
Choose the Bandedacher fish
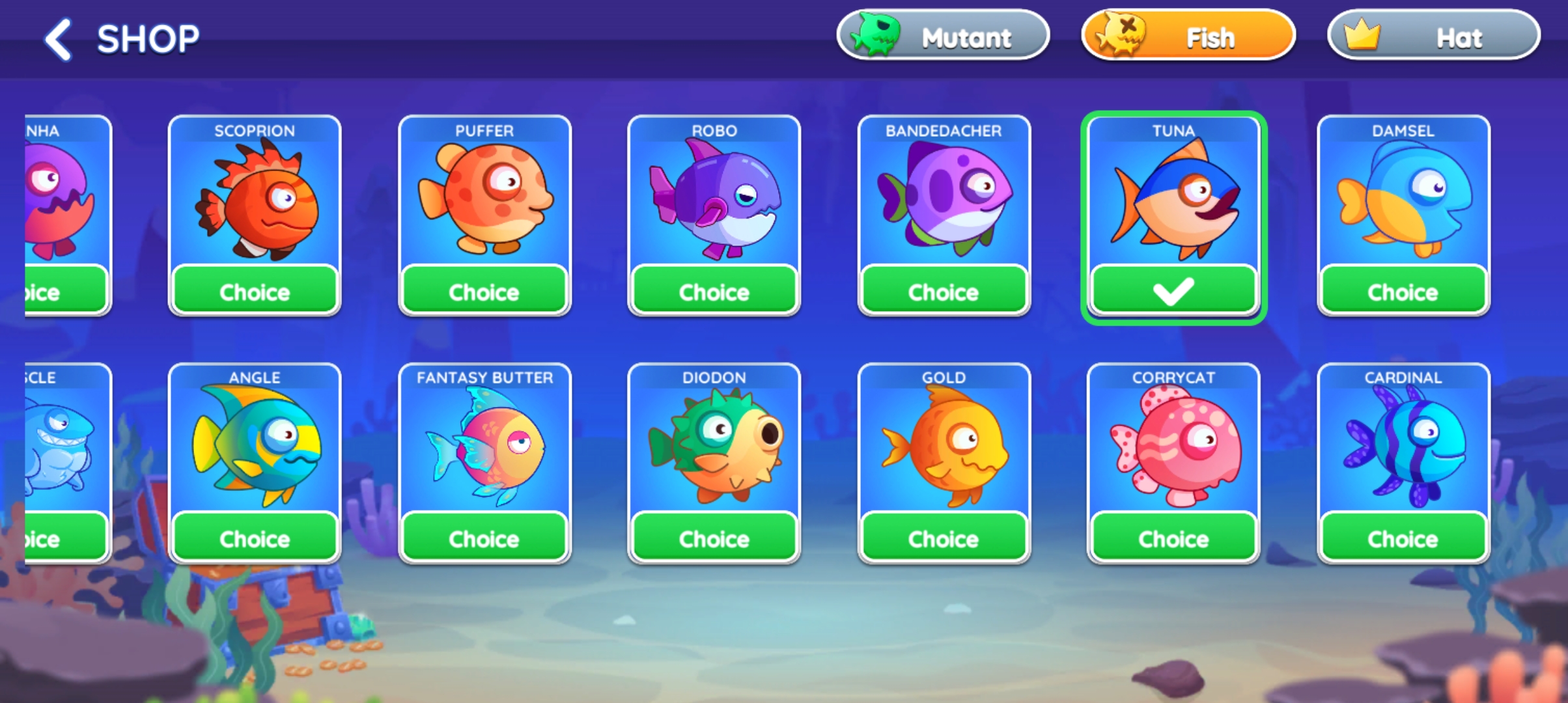click(x=944, y=291)
